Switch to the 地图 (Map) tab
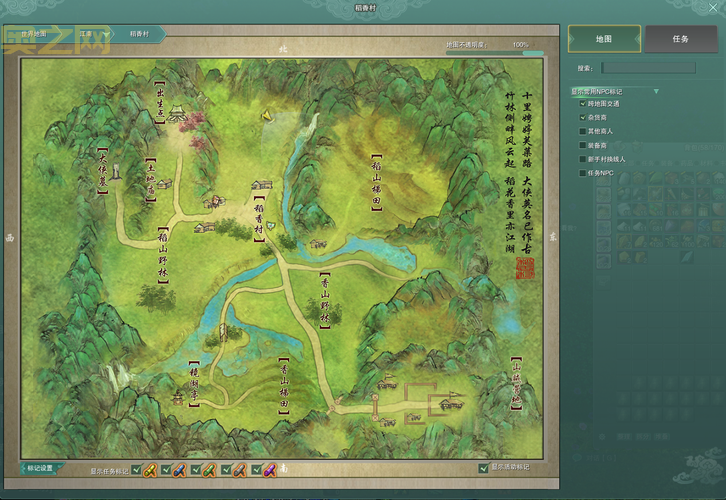 pyautogui.click(x=604, y=39)
